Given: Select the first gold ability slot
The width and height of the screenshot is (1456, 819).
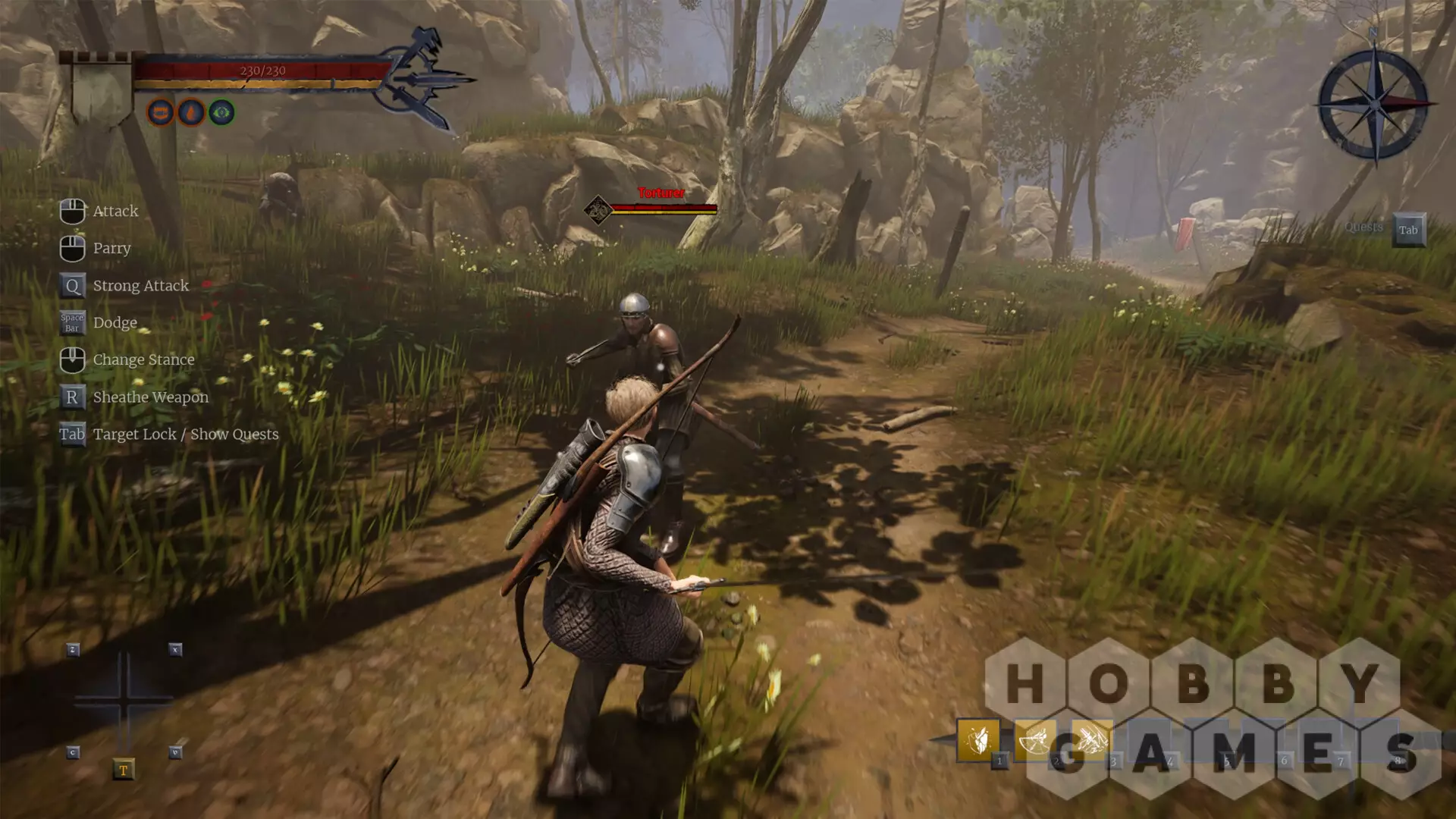Looking at the screenshot, I should click(x=977, y=739).
